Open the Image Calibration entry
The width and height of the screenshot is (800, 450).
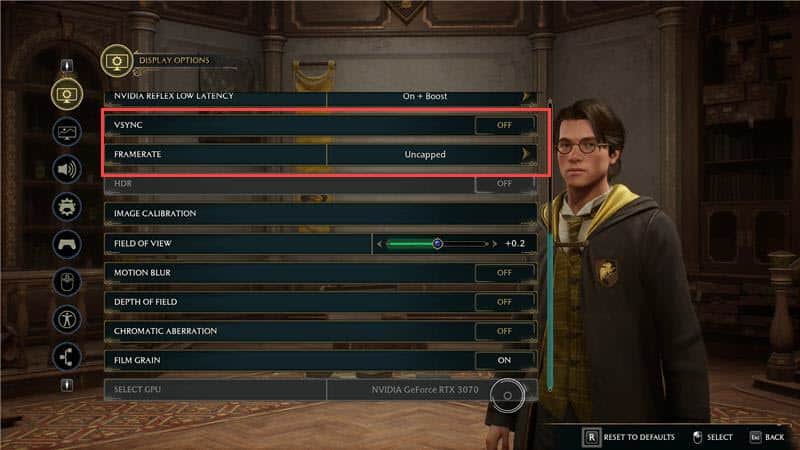coord(320,213)
